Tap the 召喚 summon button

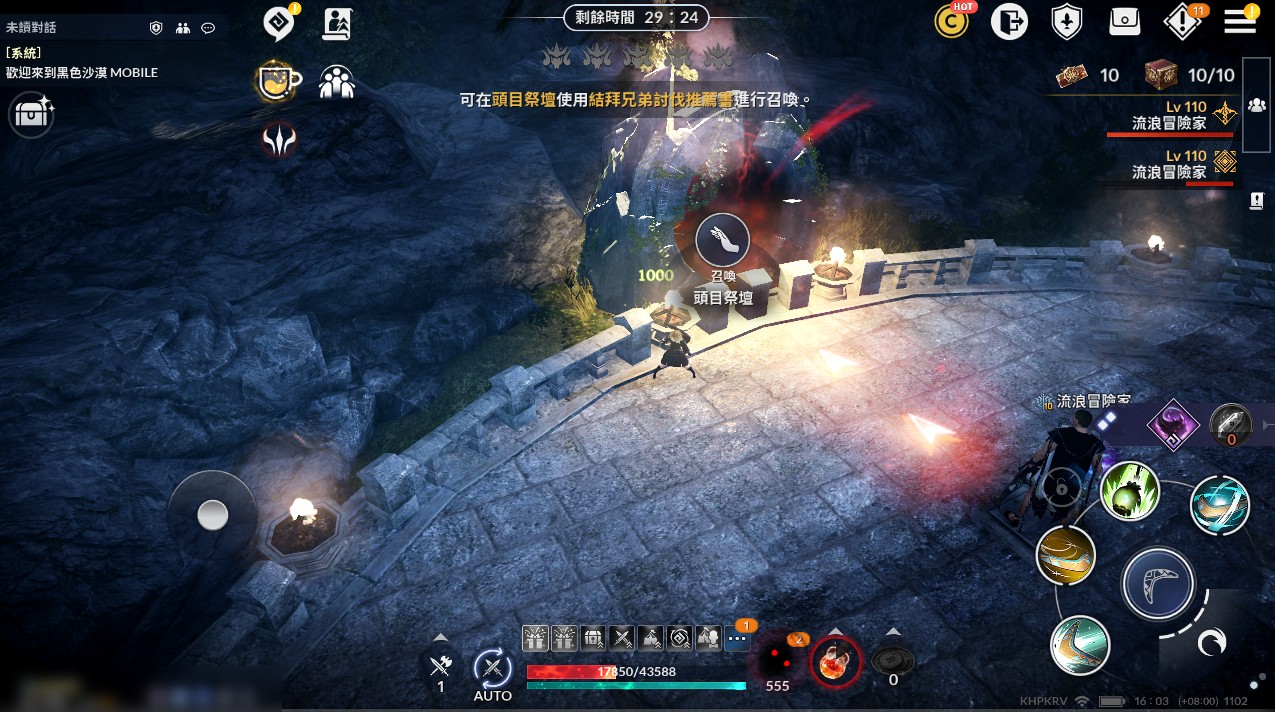722,240
